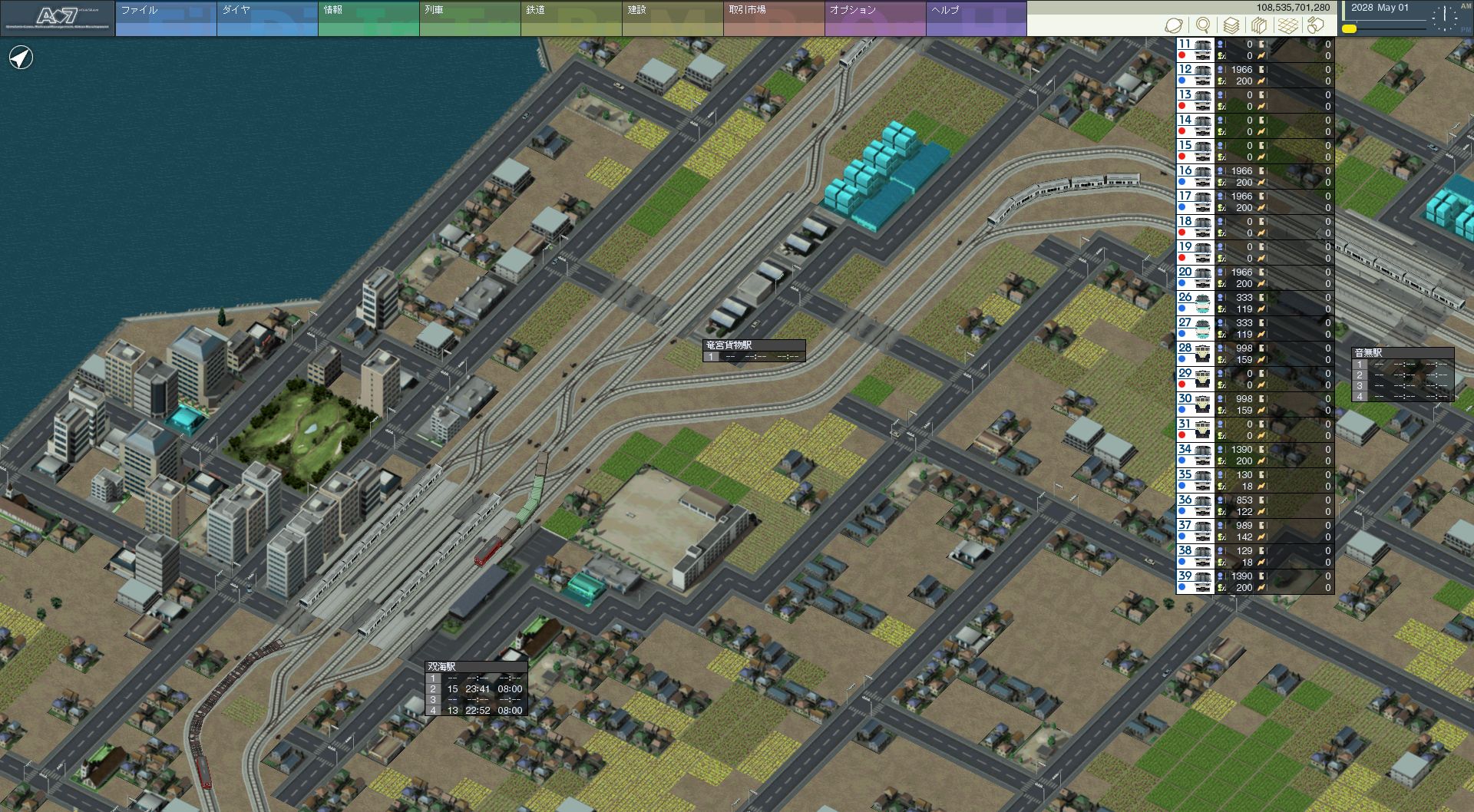1474x812 pixels.
Task: Open the ダイヤ (Schedule) menu
Action: (267, 18)
